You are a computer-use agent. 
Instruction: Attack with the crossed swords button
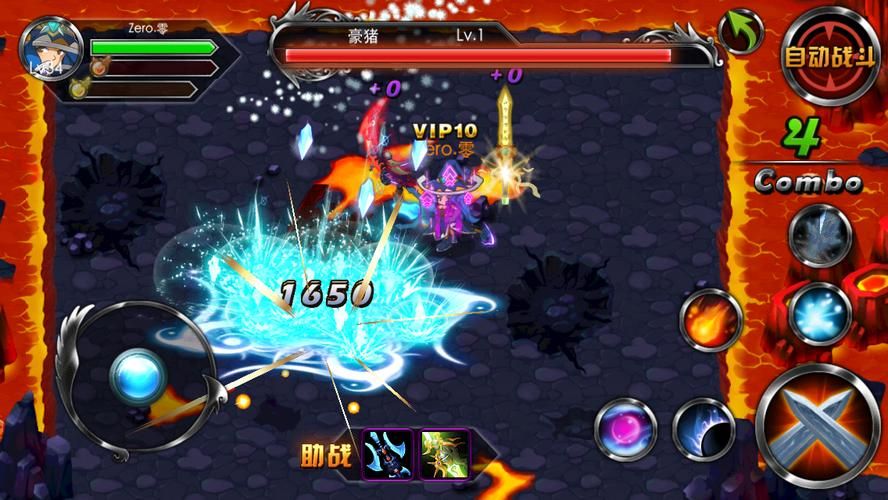click(818, 423)
